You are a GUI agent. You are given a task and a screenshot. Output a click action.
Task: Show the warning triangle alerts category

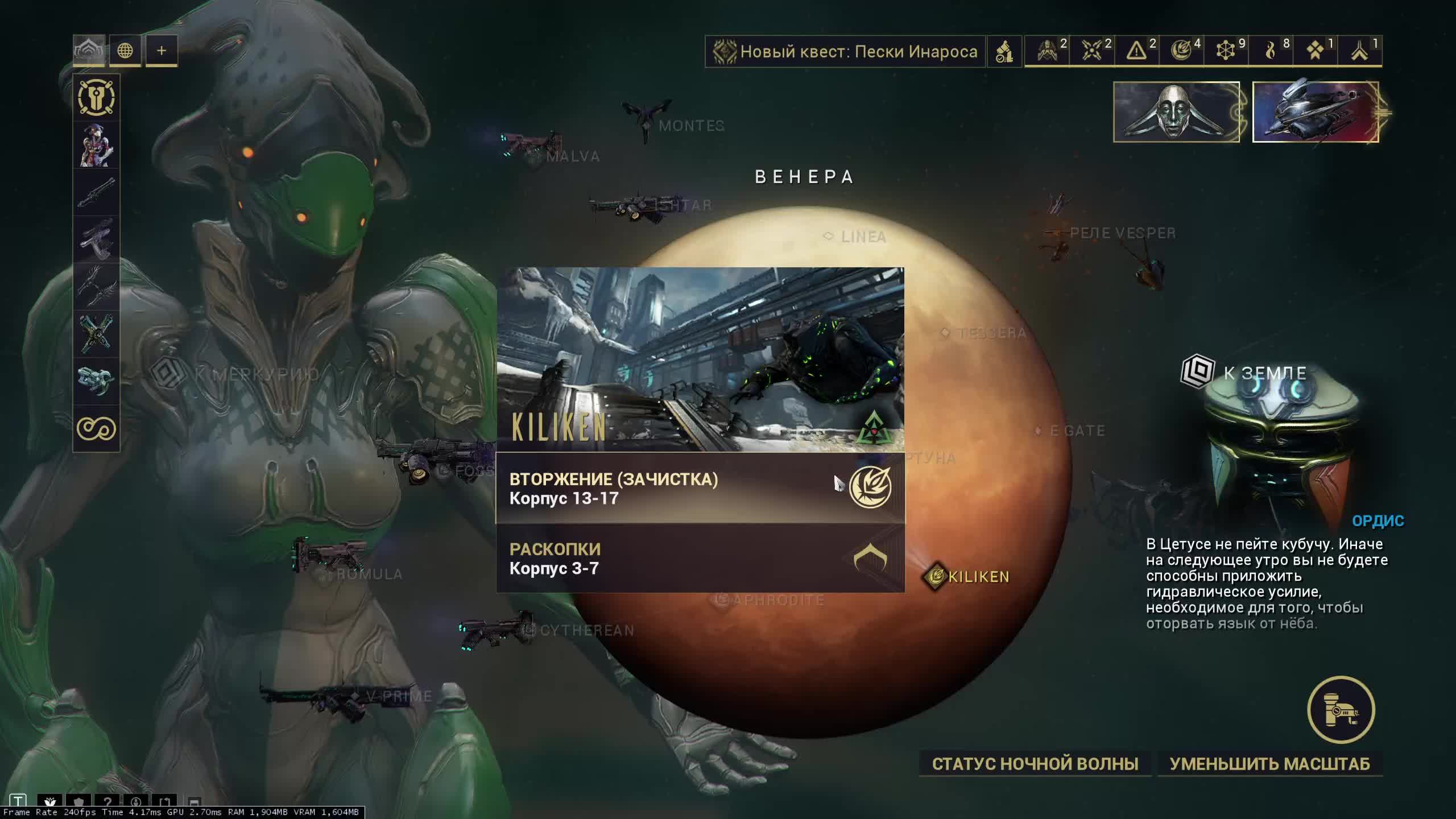point(1137,51)
